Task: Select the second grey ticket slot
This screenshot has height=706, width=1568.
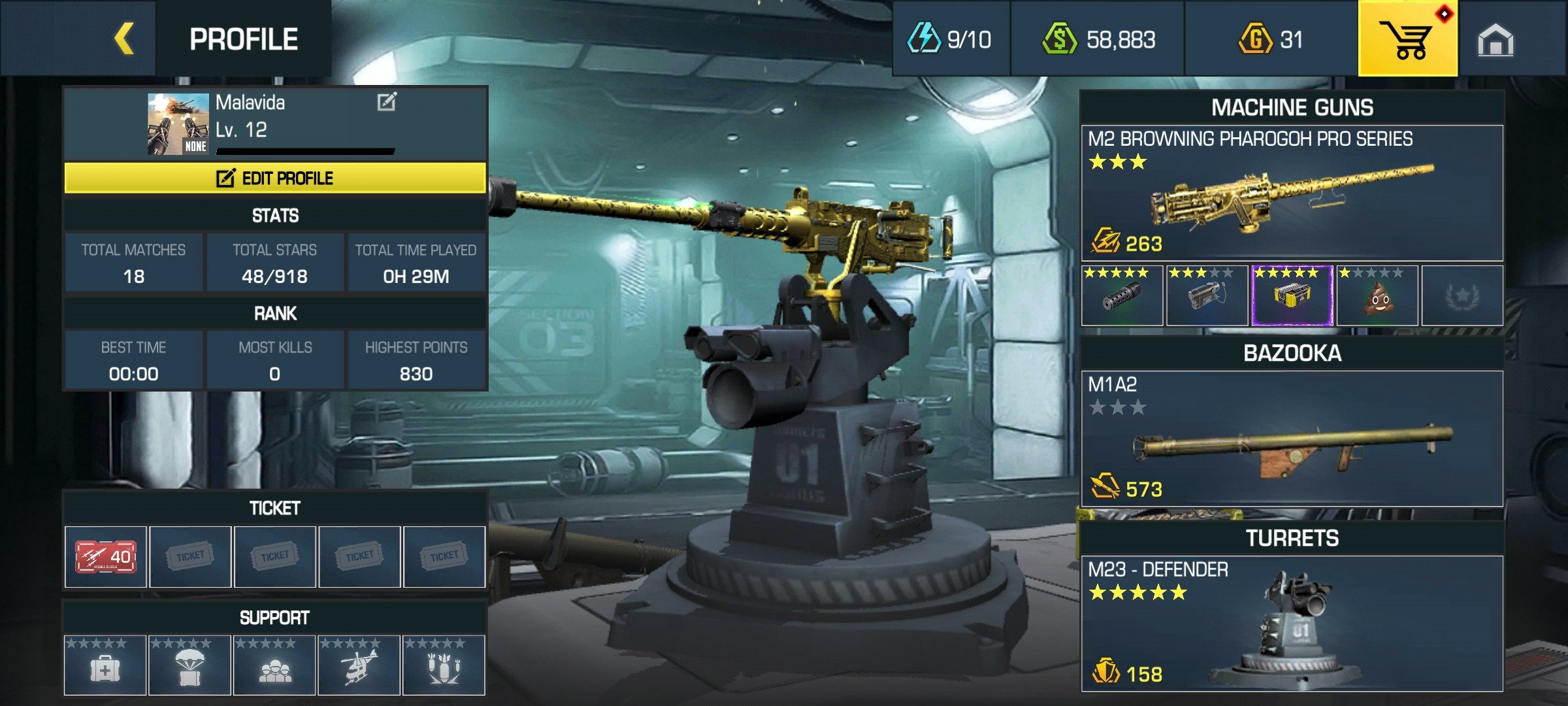Action: click(189, 556)
